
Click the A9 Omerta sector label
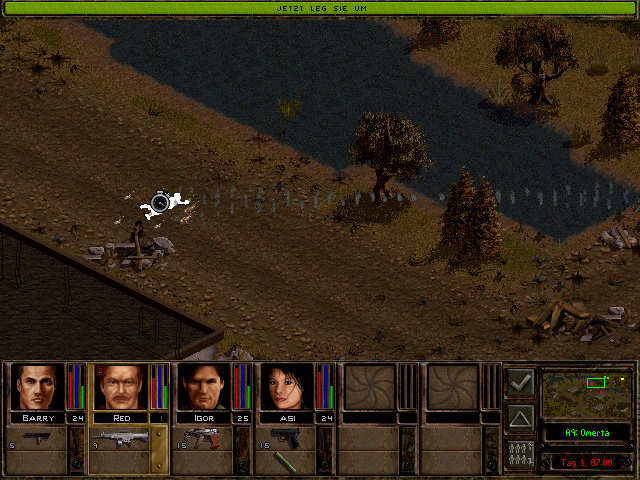point(587,434)
